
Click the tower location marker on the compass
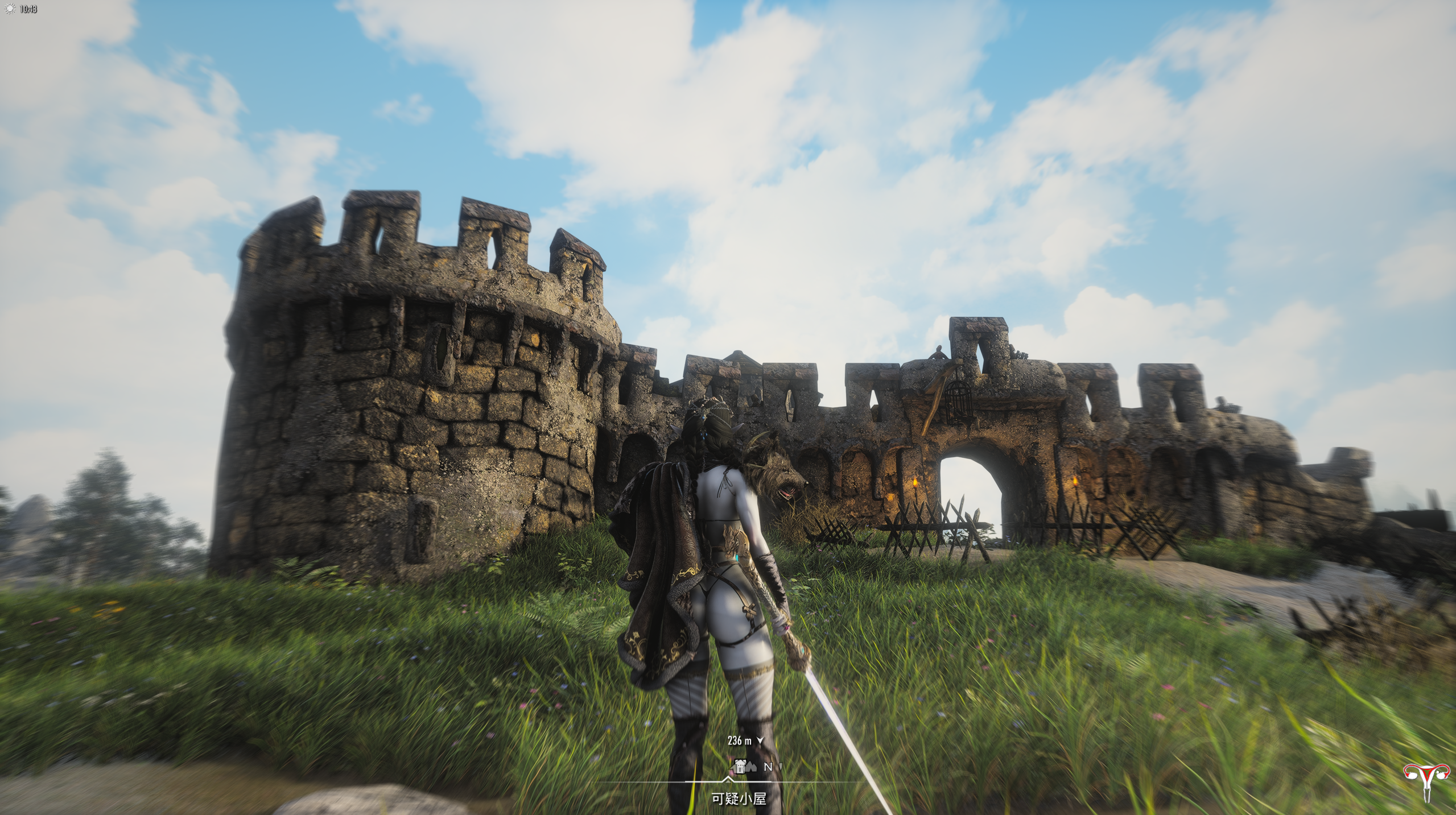point(740,766)
